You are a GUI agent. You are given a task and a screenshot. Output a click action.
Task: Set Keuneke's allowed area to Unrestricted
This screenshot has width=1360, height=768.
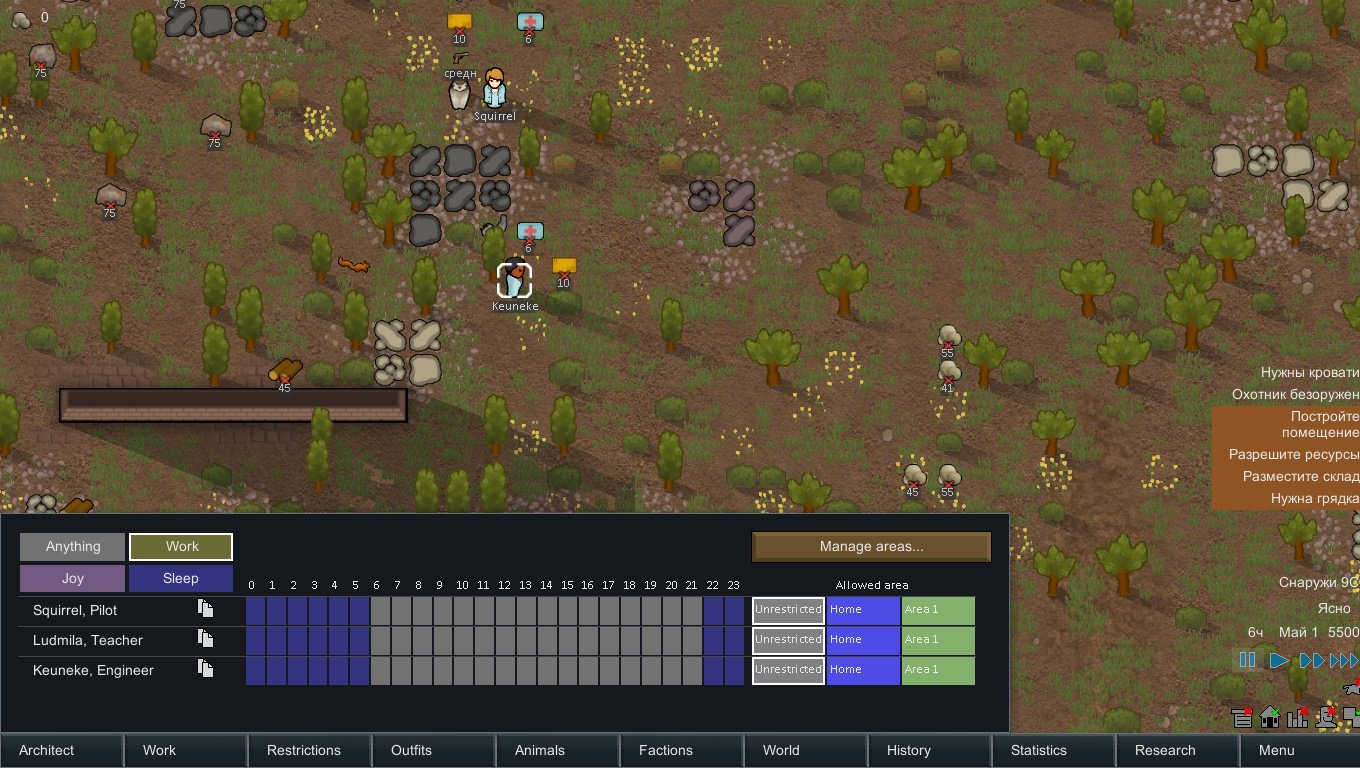[787, 670]
